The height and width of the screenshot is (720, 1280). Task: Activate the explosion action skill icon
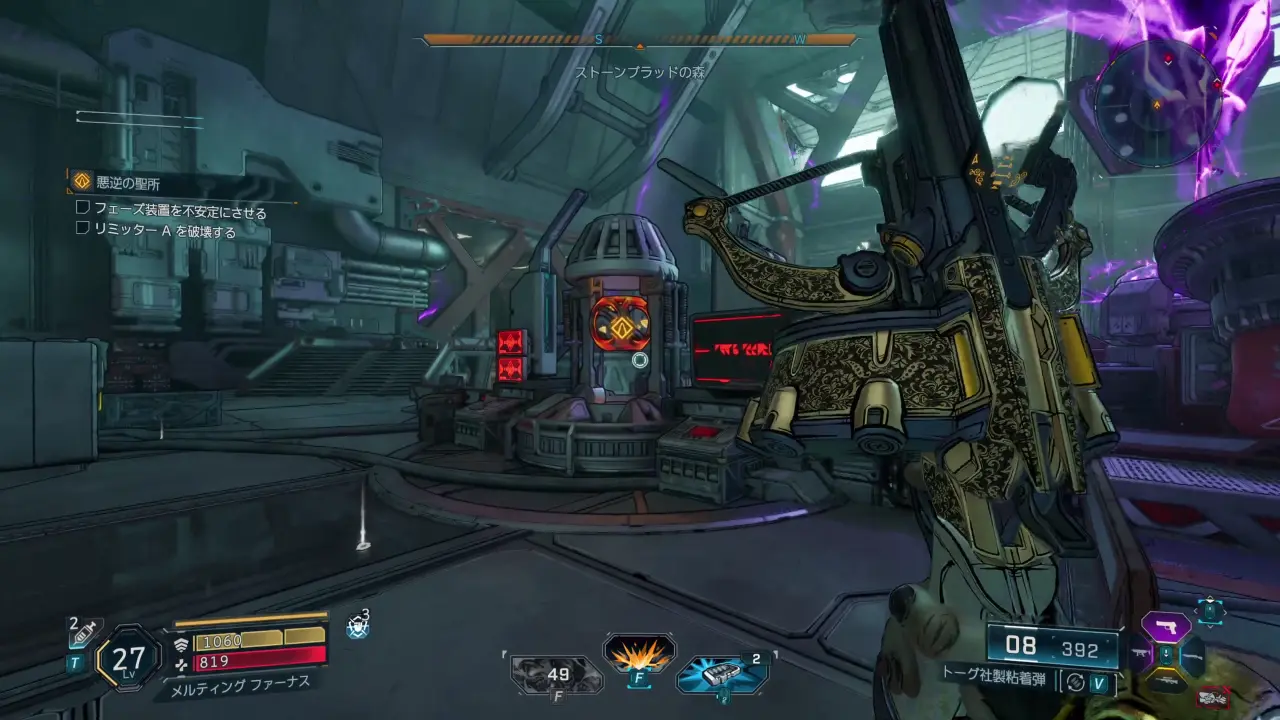coord(639,655)
